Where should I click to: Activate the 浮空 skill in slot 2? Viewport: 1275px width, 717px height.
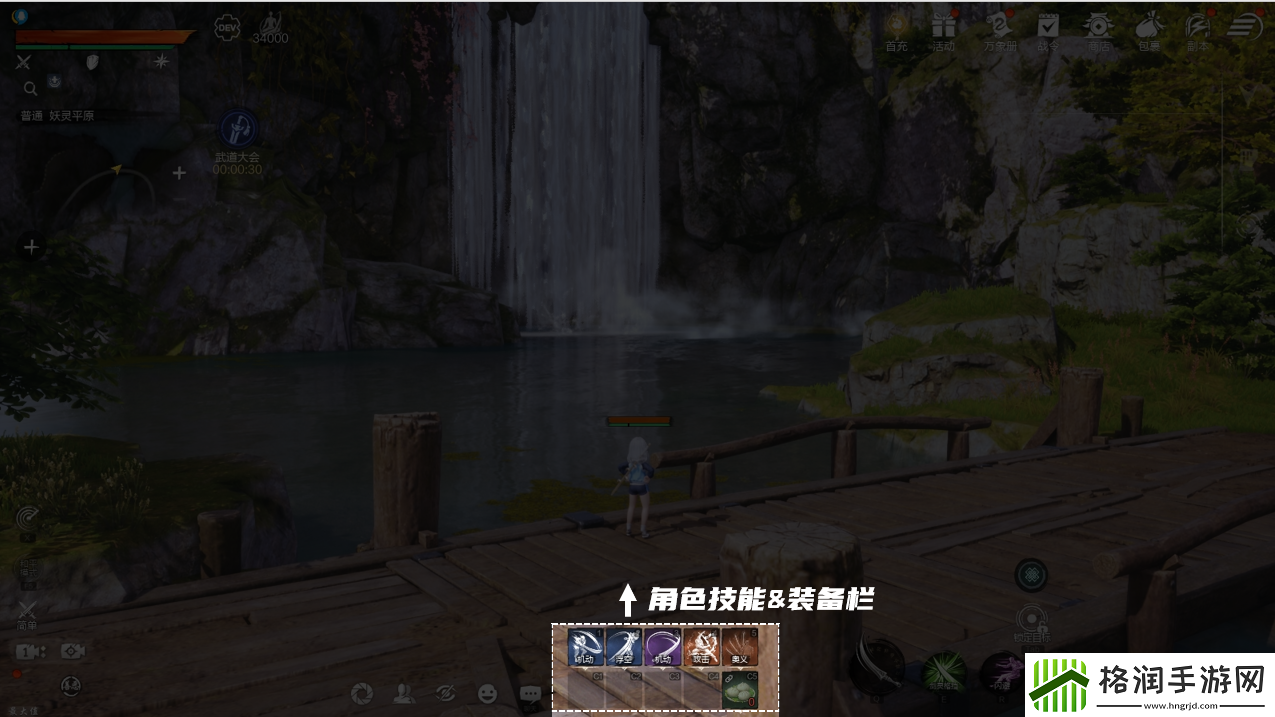[624, 647]
